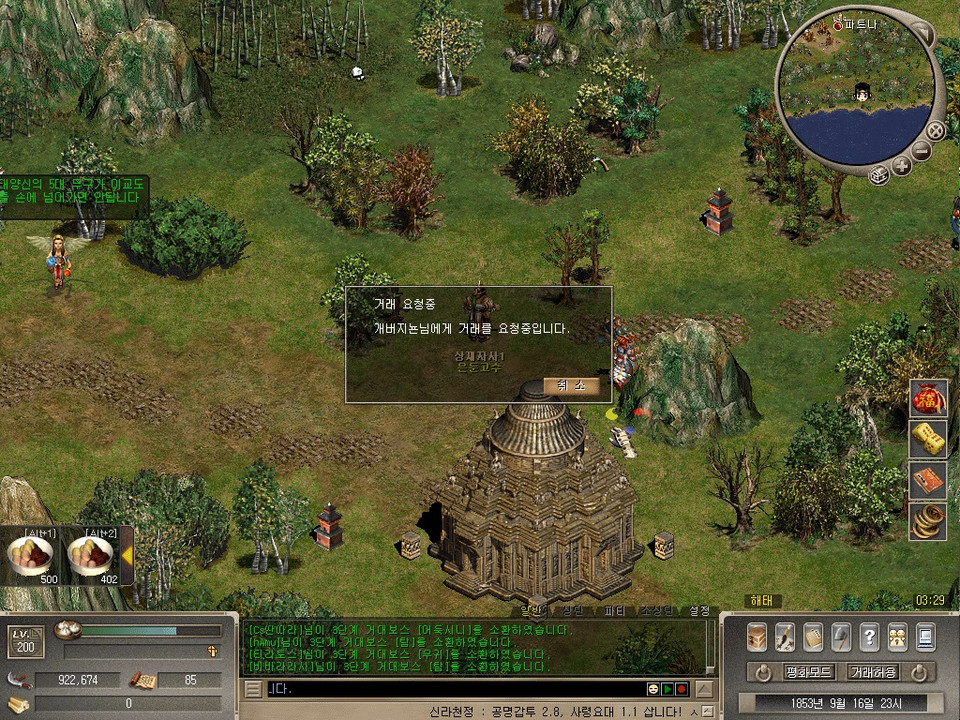This screenshot has width=960, height=720.
Task: Zoom out the minimap with minus button
Action: click(920, 151)
